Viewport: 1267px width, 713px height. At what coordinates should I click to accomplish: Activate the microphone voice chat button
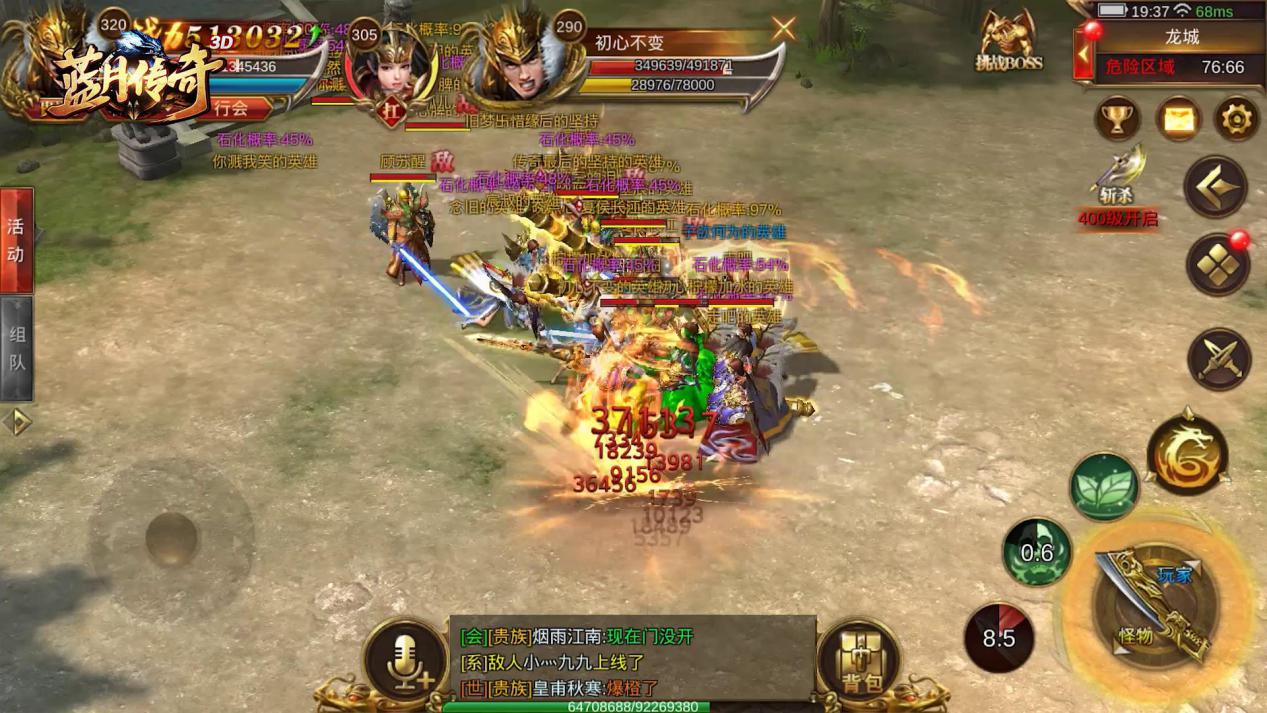[x=404, y=661]
